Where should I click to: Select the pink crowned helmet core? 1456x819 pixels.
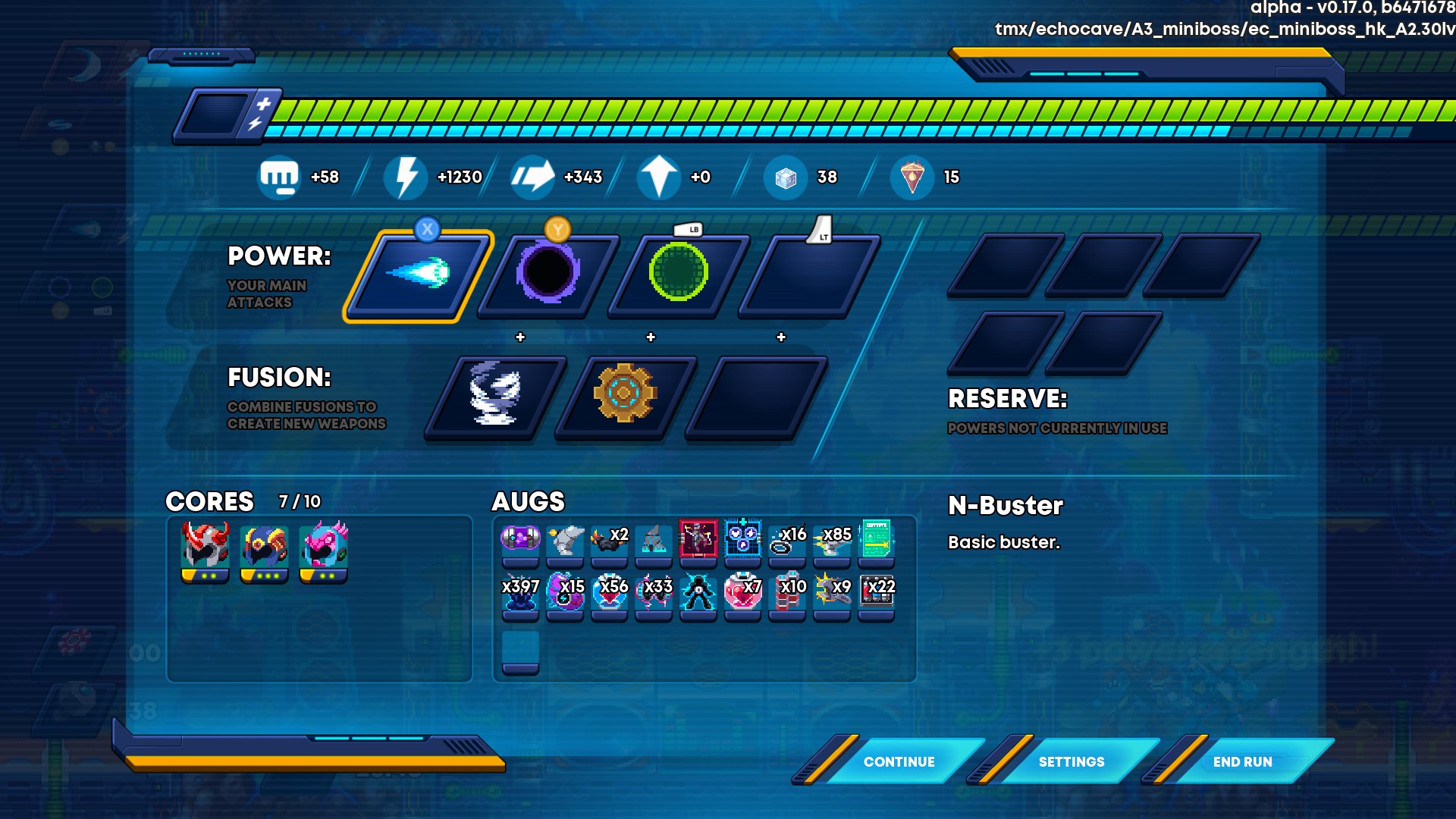[x=324, y=548]
